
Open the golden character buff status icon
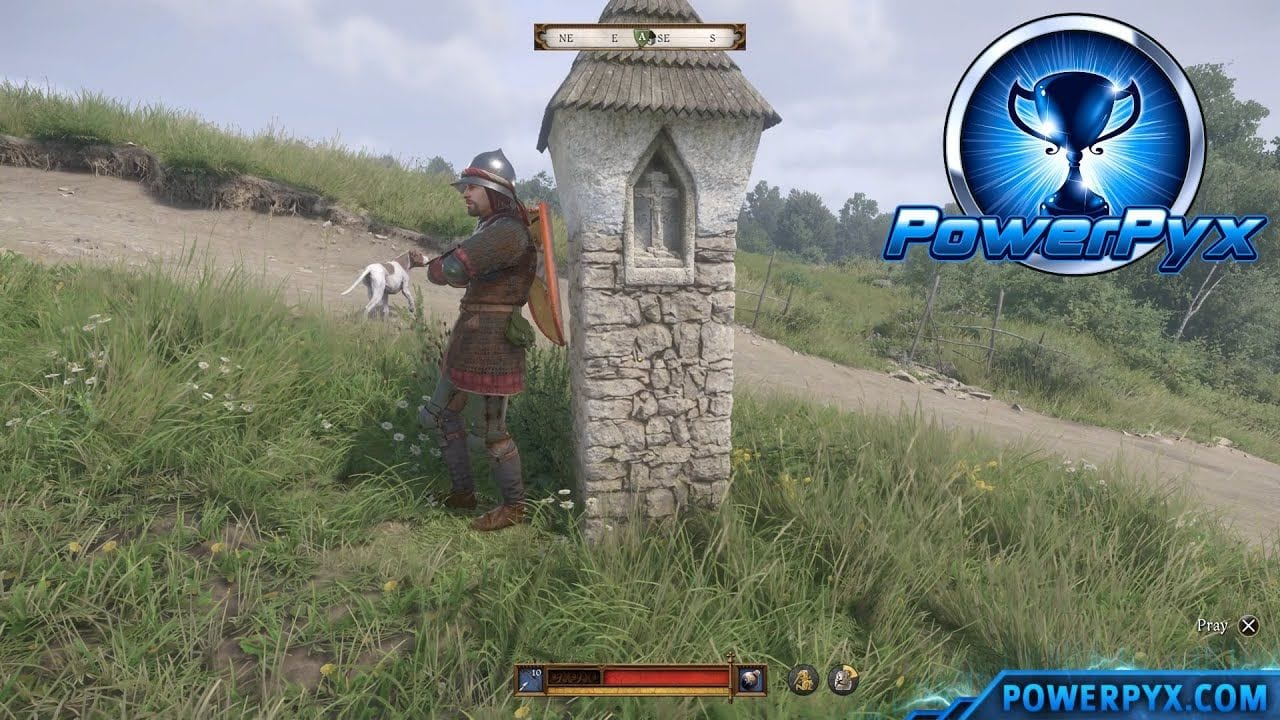tap(802, 680)
